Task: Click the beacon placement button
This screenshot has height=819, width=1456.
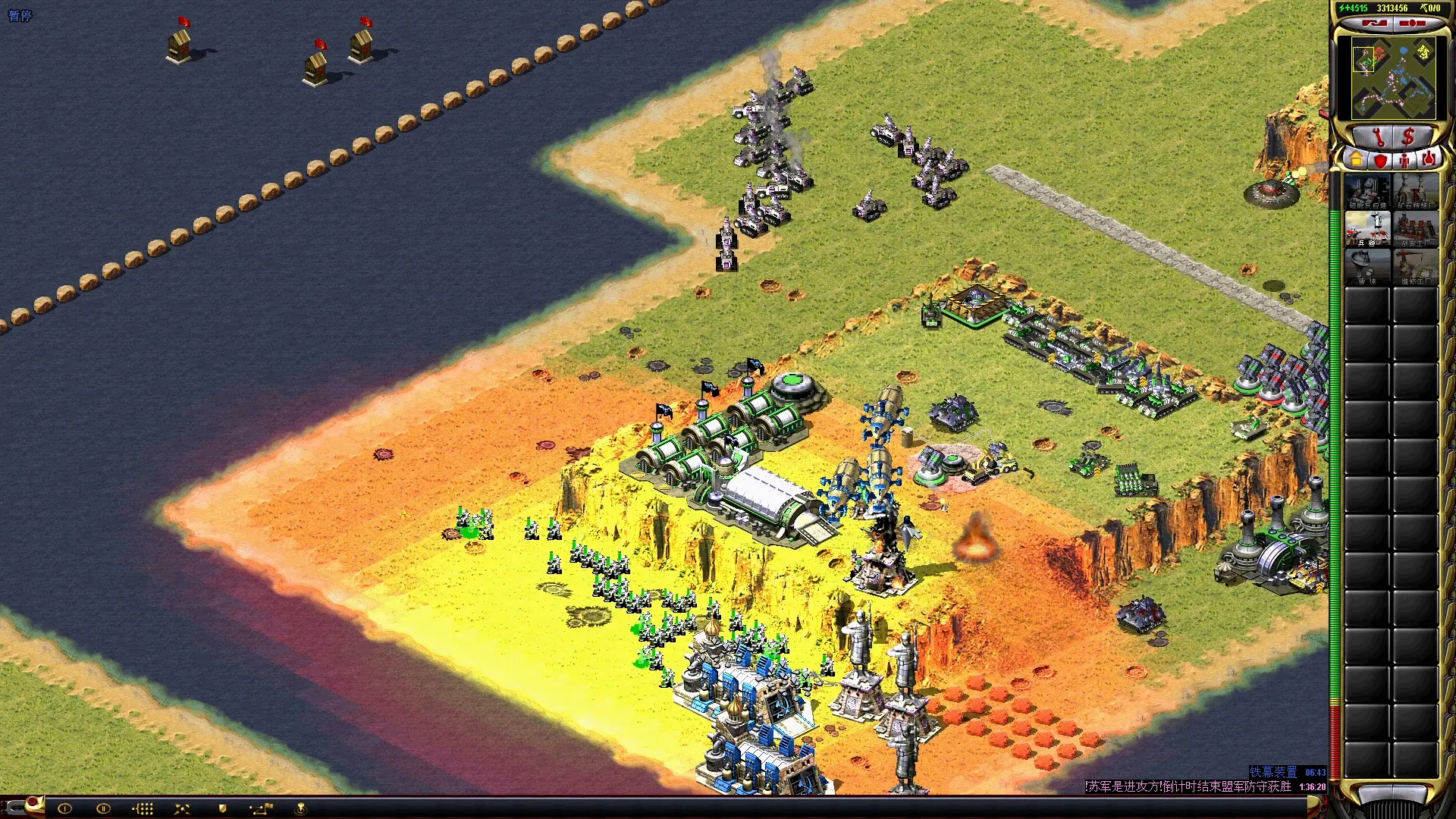Action: (300, 808)
